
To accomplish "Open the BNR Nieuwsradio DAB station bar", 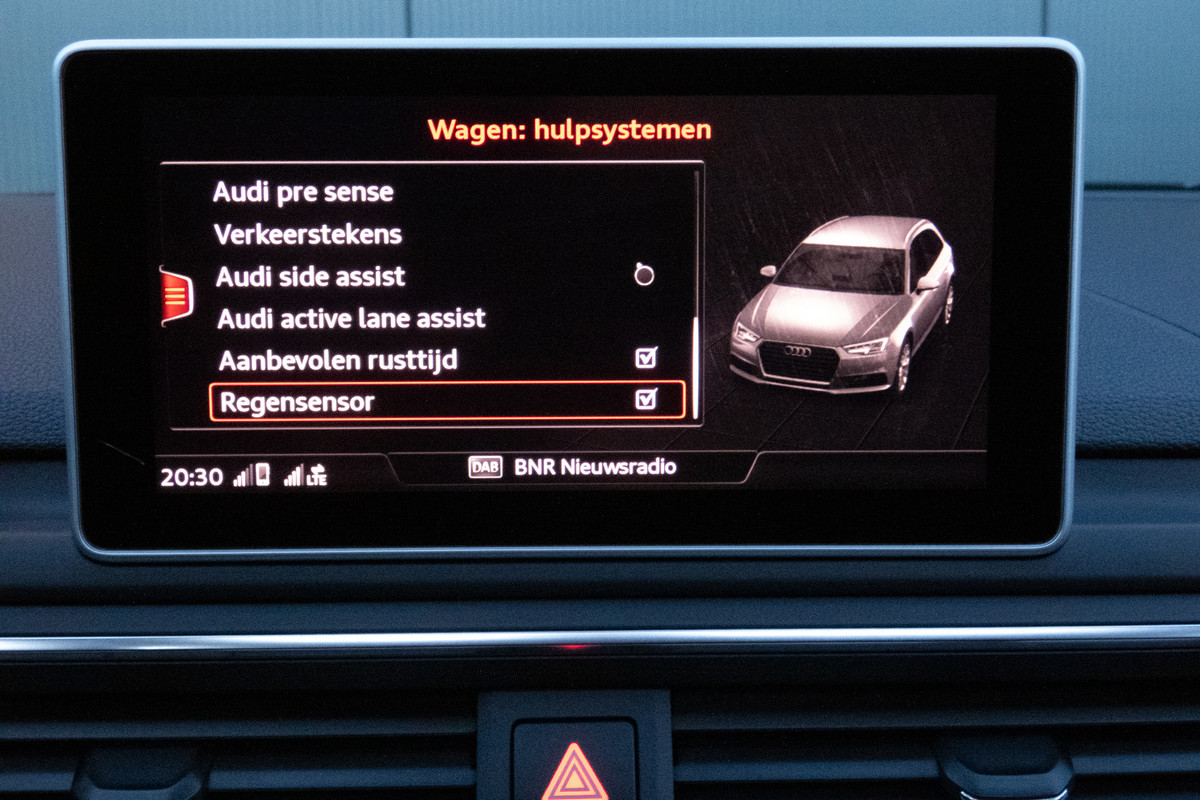I will pyautogui.click(x=572, y=467).
